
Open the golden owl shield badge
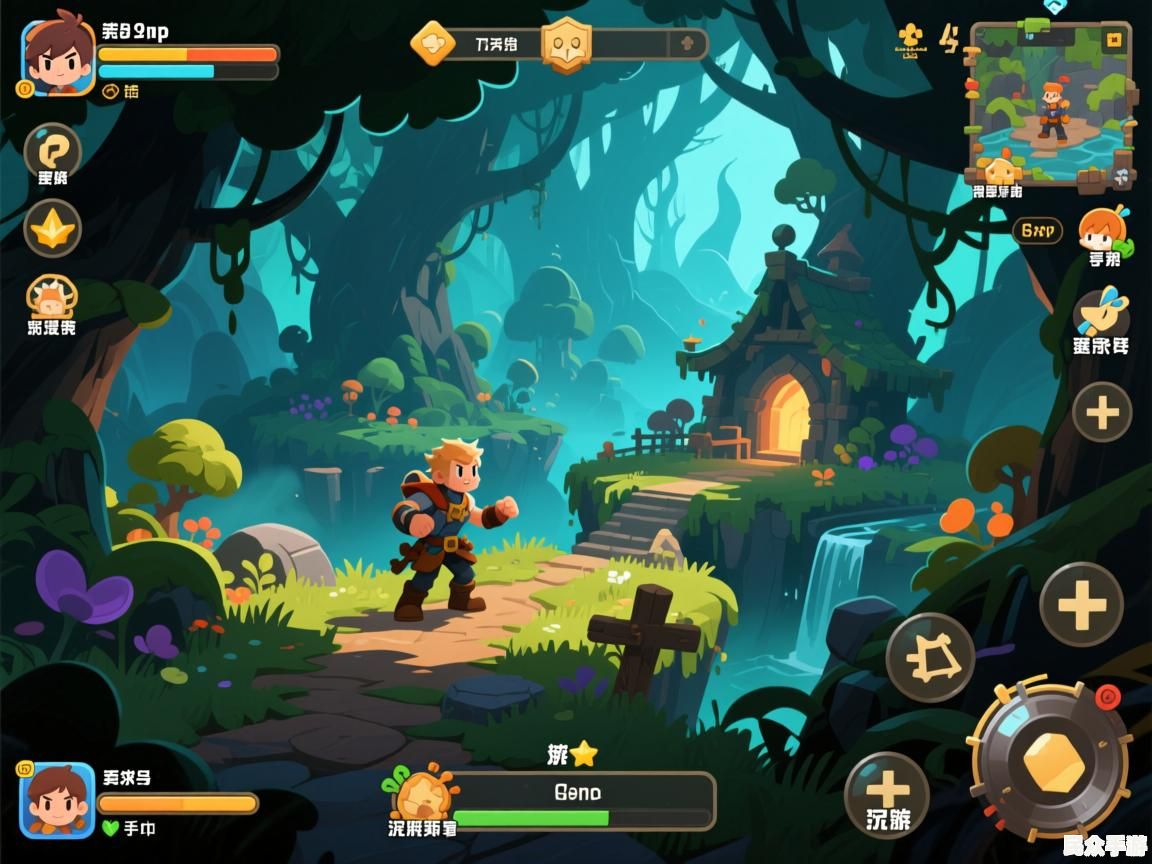click(x=566, y=45)
